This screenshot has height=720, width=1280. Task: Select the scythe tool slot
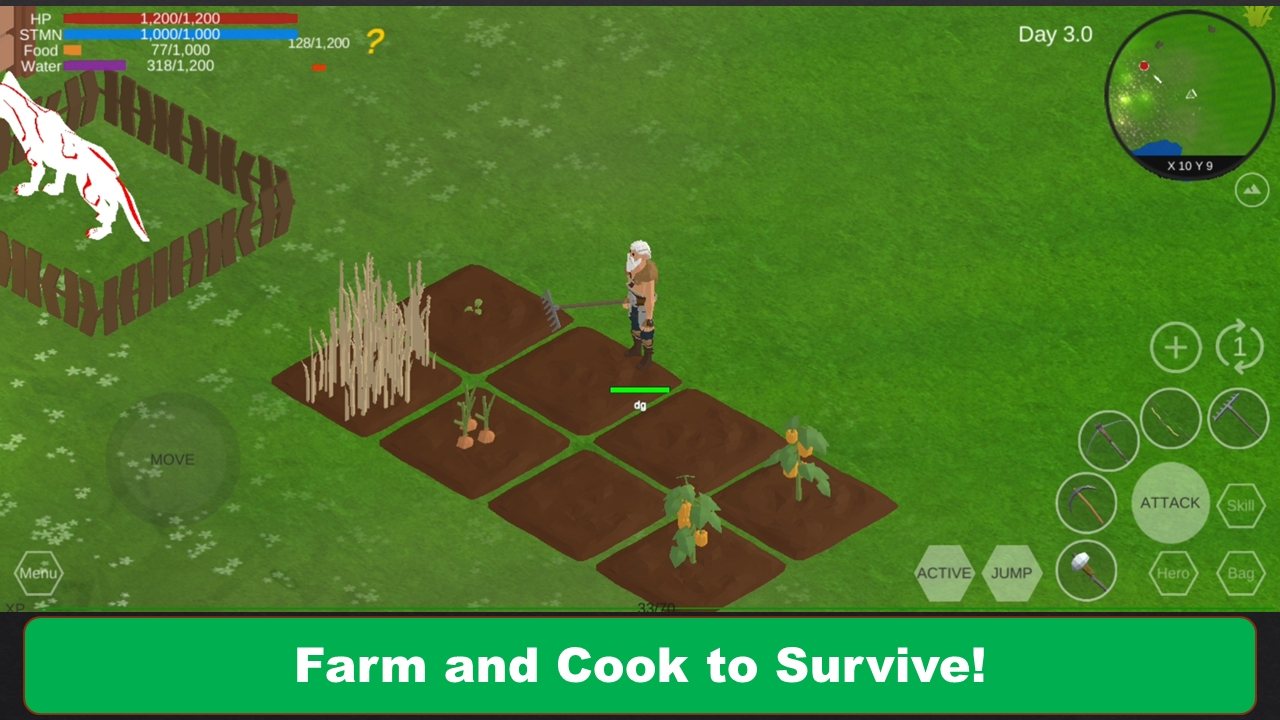point(1109,440)
